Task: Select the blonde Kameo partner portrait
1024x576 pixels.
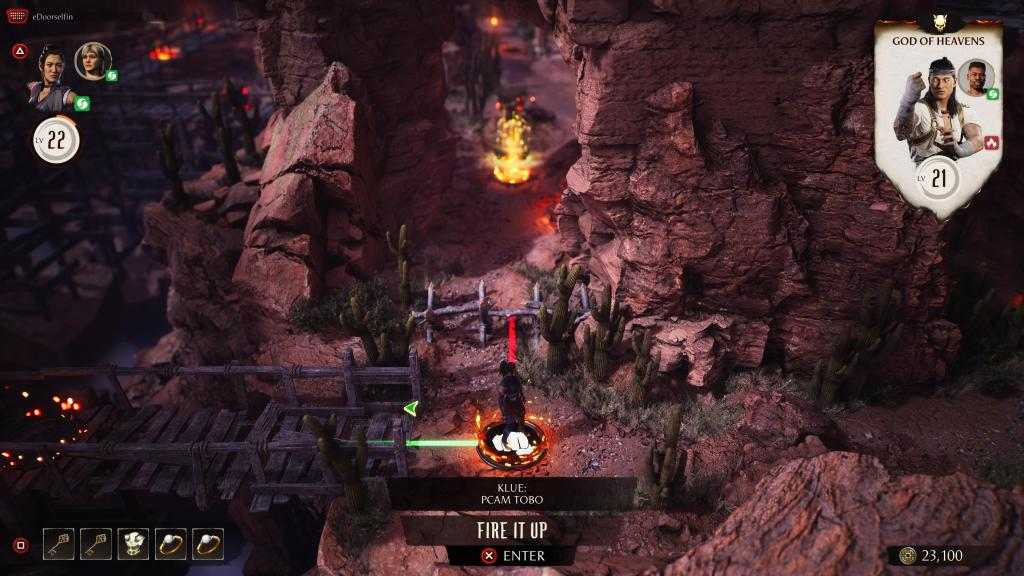Action: coord(91,61)
